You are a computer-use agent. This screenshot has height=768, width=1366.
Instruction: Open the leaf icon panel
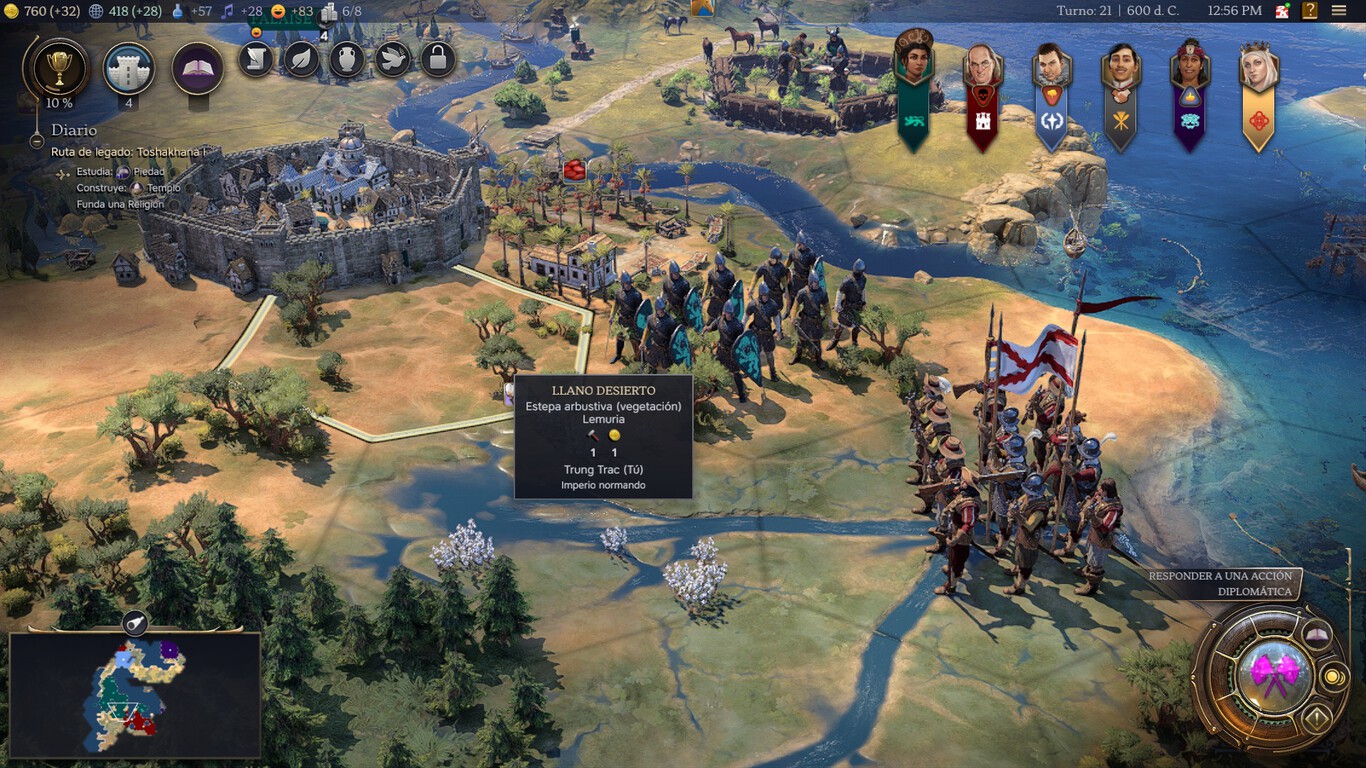(301, 60)
